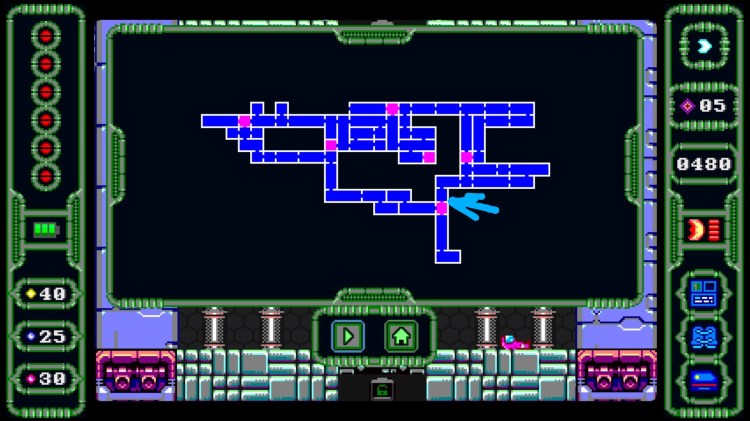Screen dimensions: 750x421
Task: Select the red crescent weapon icon
Action: (696, 229)
